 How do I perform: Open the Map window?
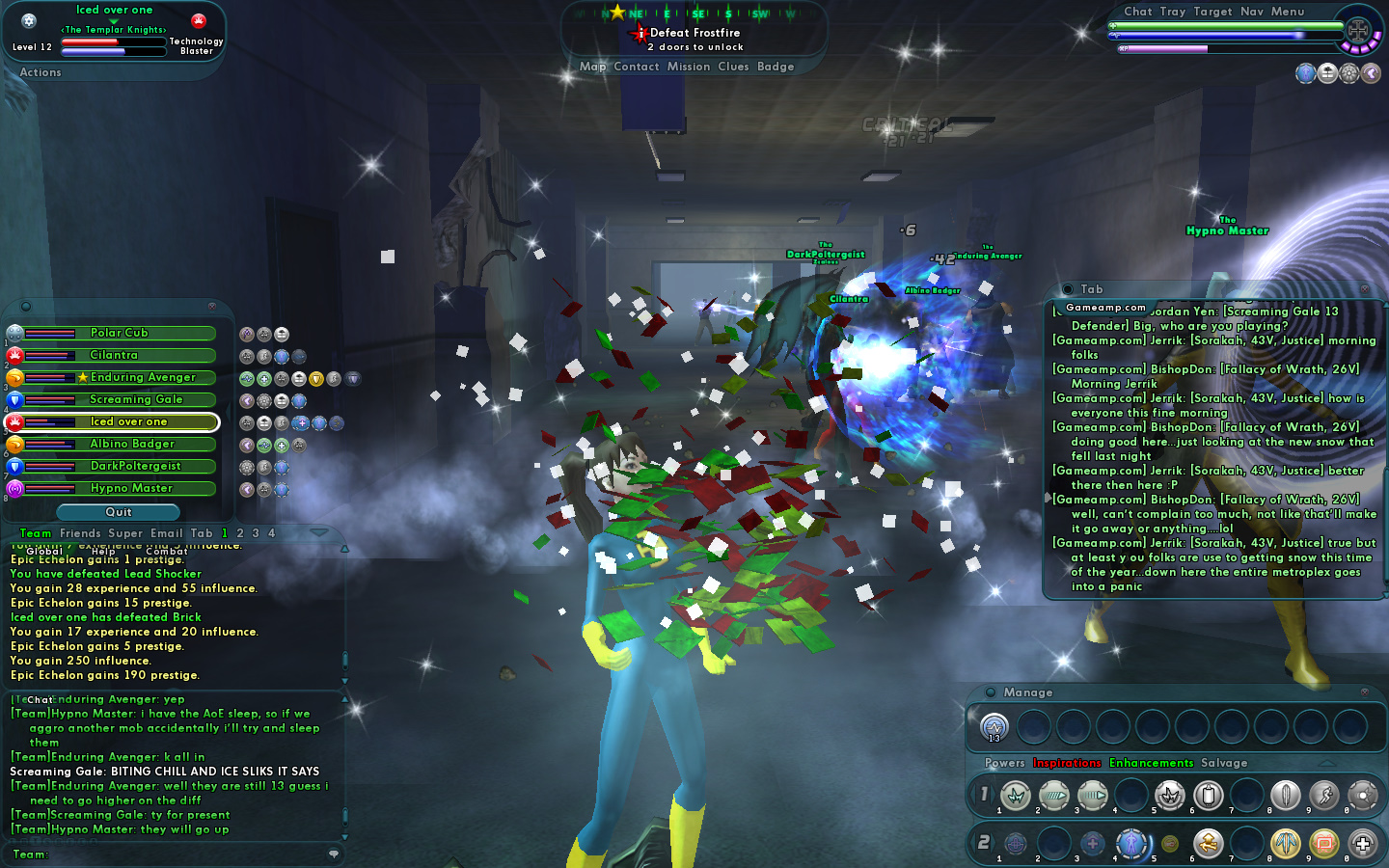click(592, 67)
